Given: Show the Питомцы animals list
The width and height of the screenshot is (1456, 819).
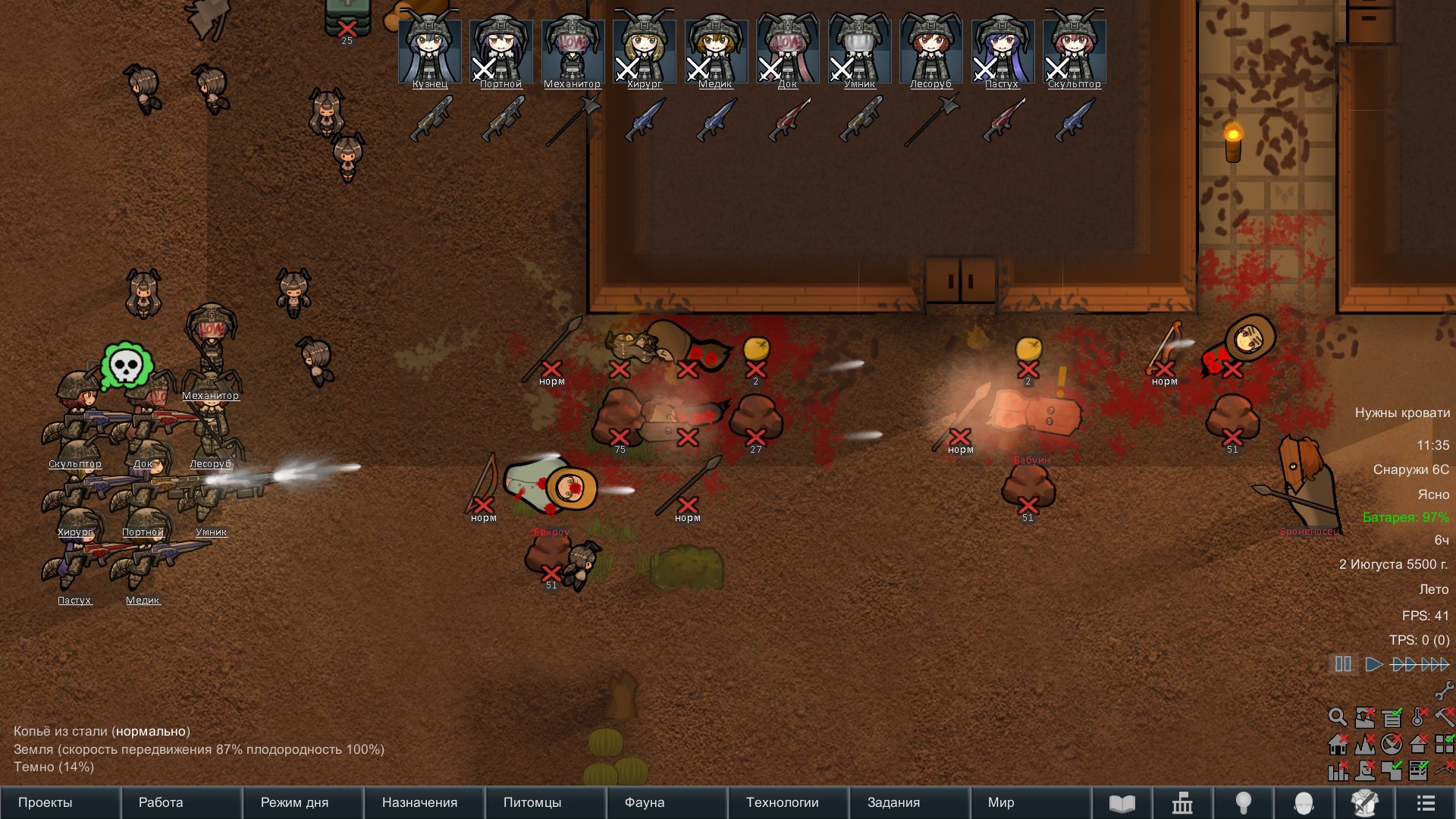Looking at the screenshot, I should click(532, 802).
